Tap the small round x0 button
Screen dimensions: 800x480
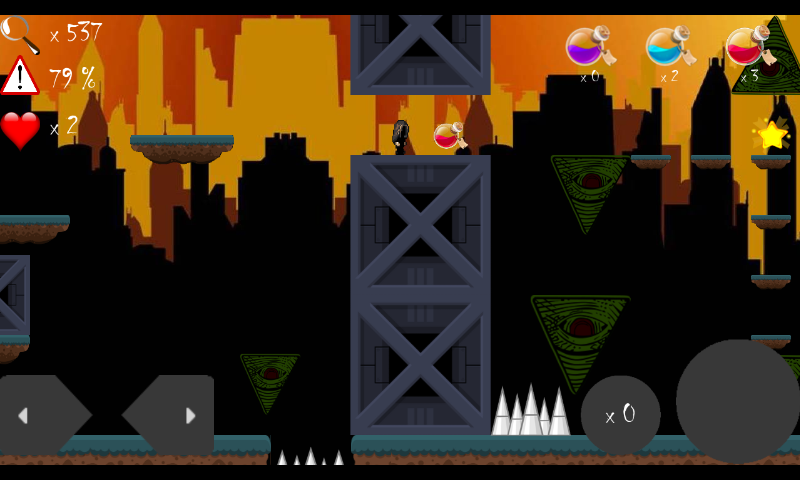click(620, 415)
